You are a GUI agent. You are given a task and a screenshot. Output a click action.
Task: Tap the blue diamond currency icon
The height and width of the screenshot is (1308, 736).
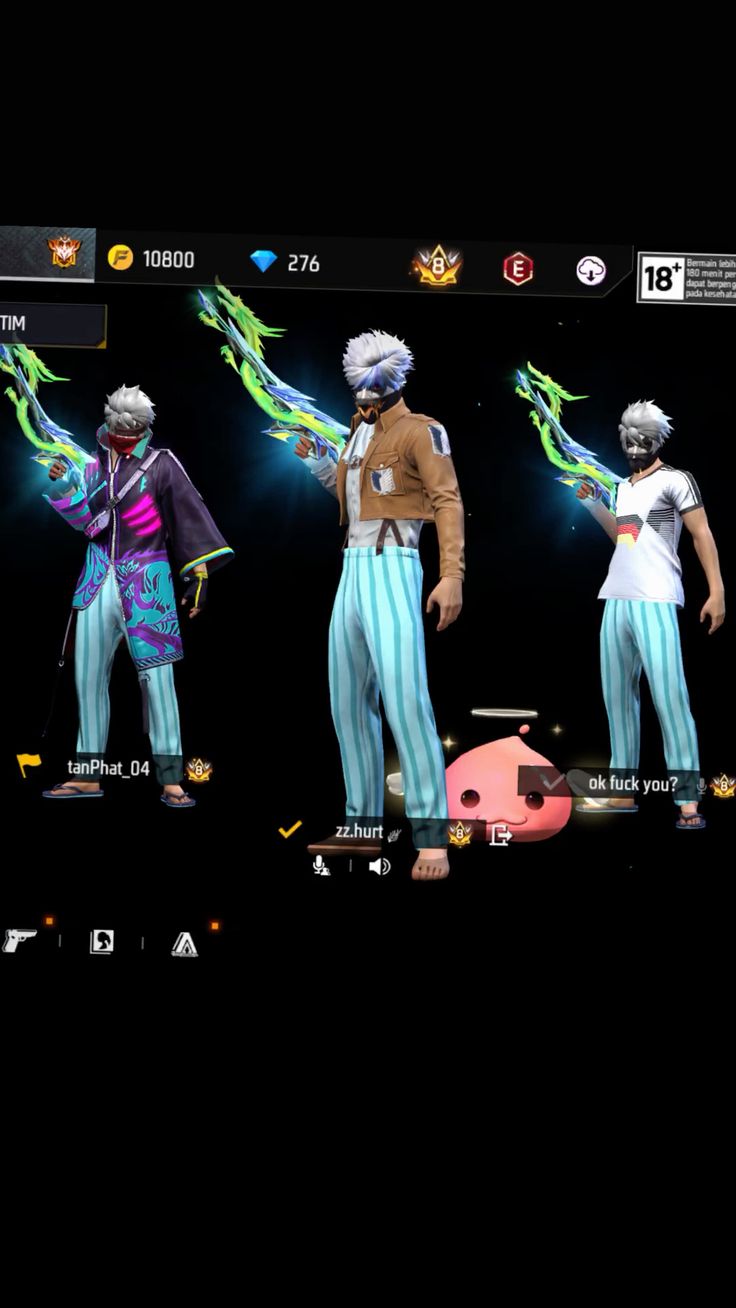click(x=263, y=262)
